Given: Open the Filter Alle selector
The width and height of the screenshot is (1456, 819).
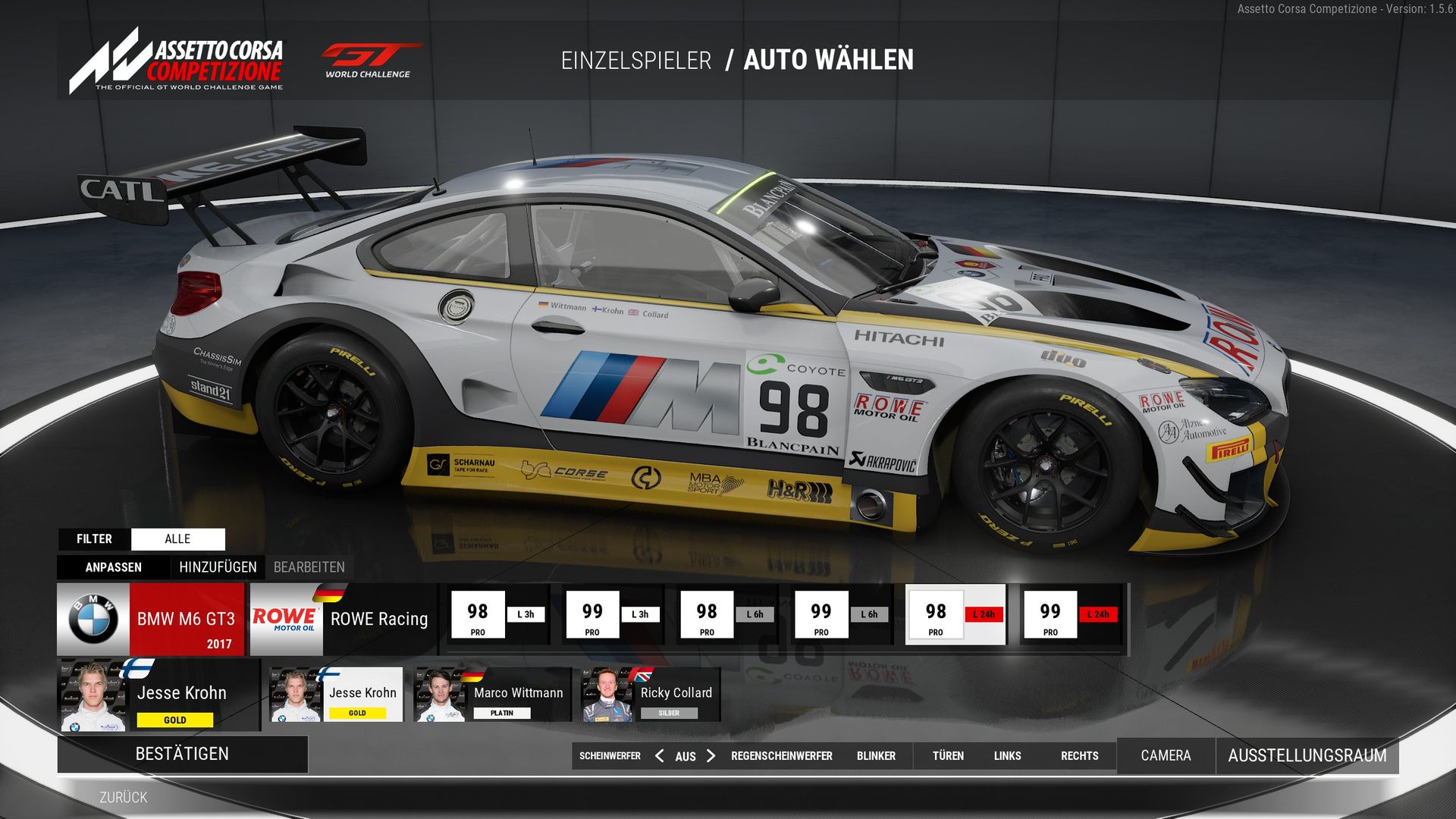Looking at the screenshot, I should coord(177,539).
